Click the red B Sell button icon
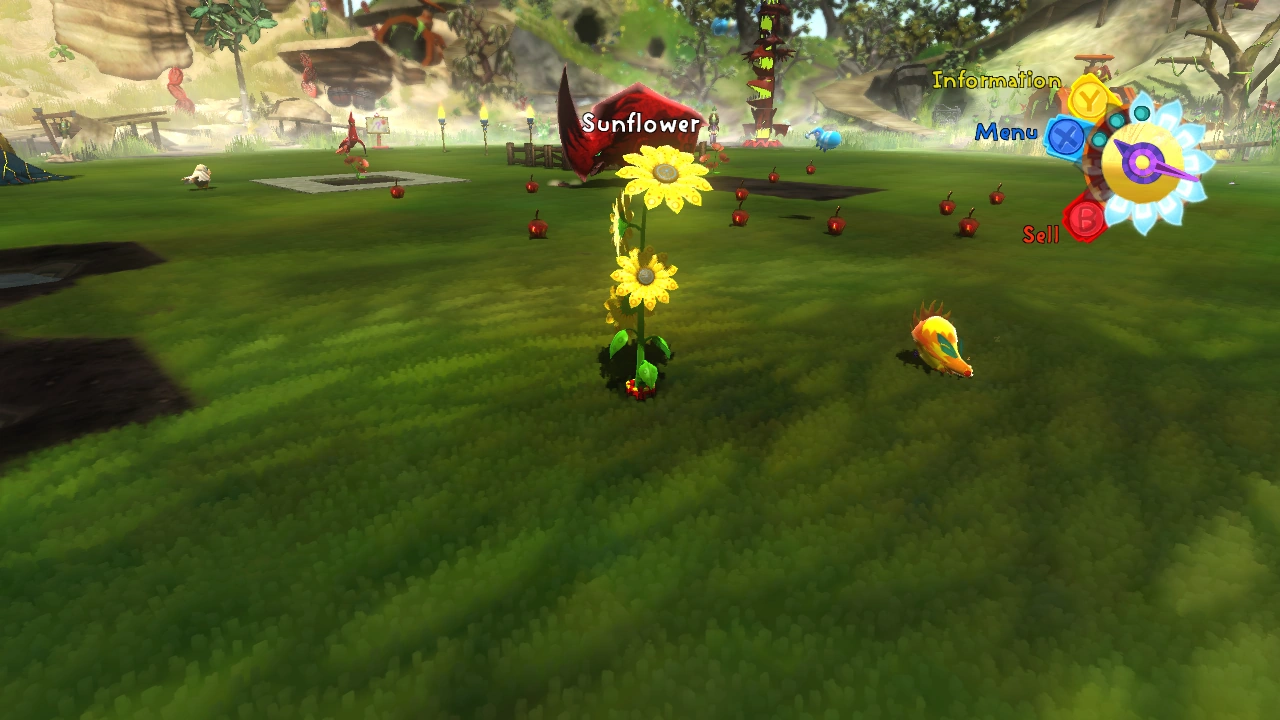1280x720 pixels. [x=1085, y=216]
